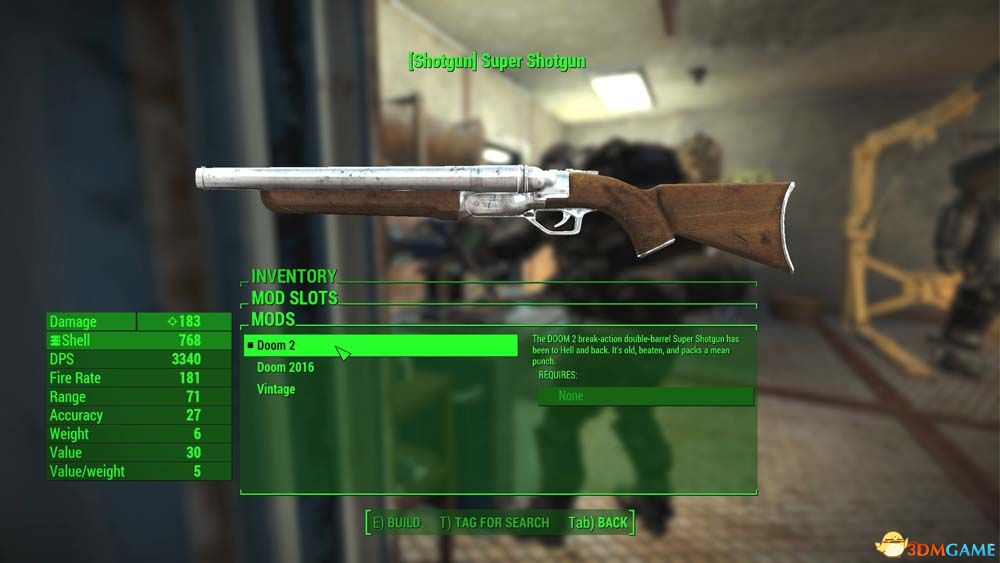Switch to the MOD SLOTS section
1000x563 pixels.
(295, 298)
